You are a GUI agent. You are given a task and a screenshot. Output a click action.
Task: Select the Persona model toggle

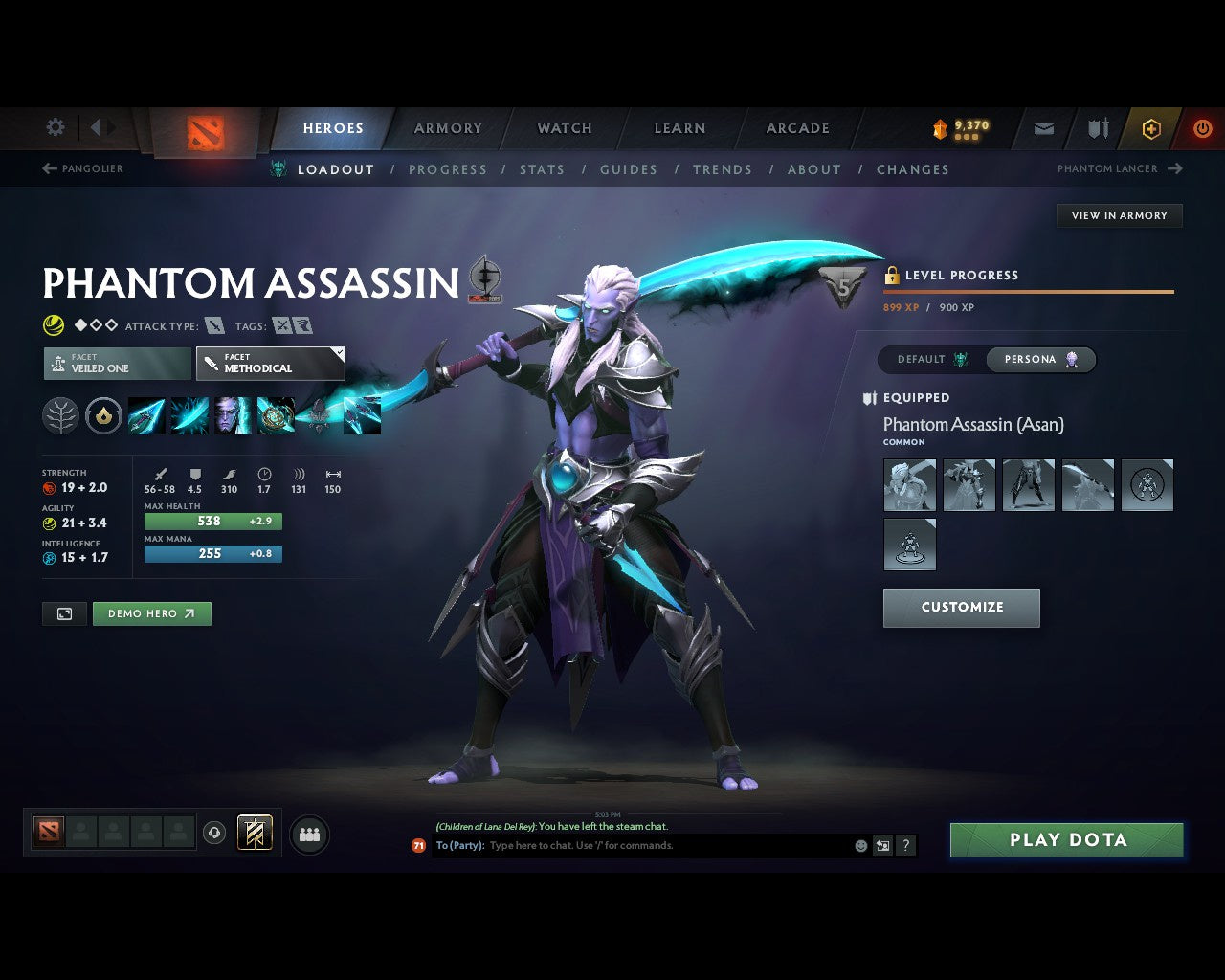pyautogui.click(x=1041, y=360)
